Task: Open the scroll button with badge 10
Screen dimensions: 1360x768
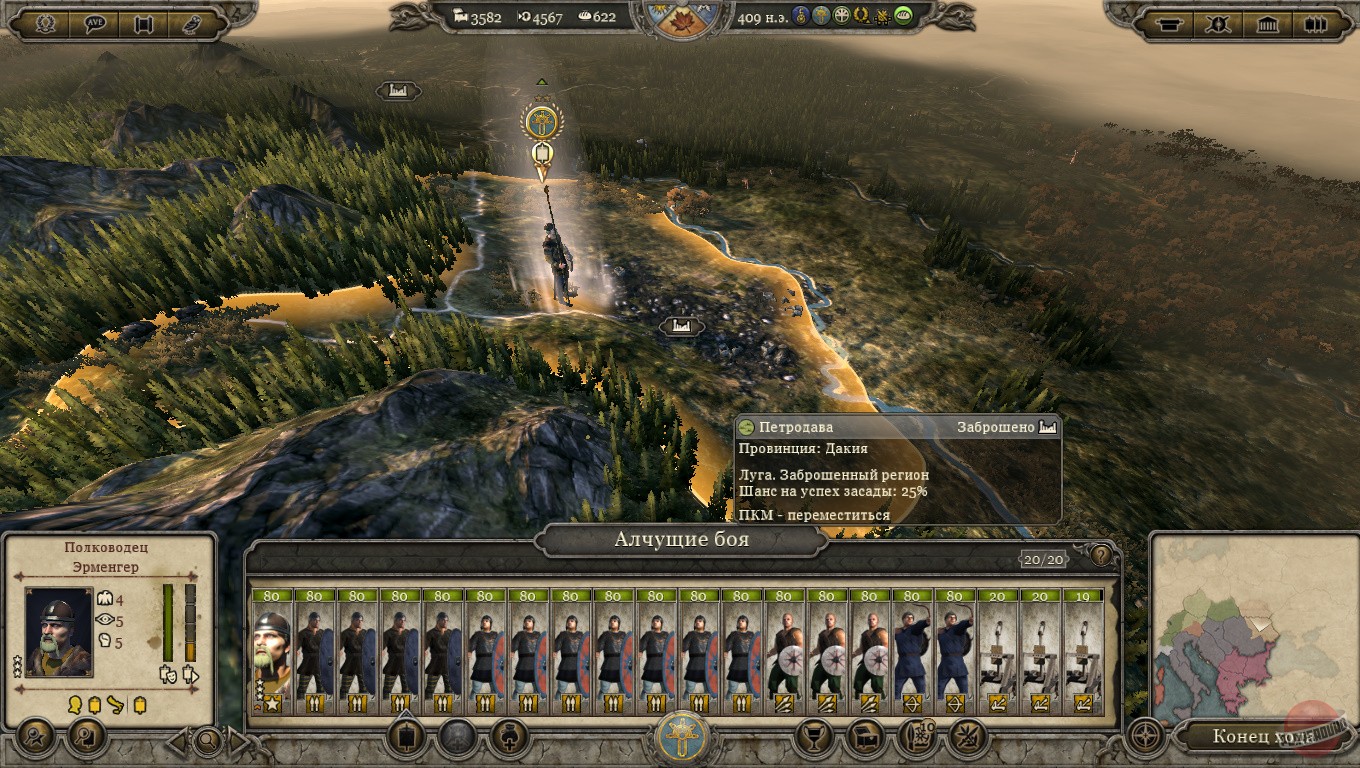Action: 917,738
